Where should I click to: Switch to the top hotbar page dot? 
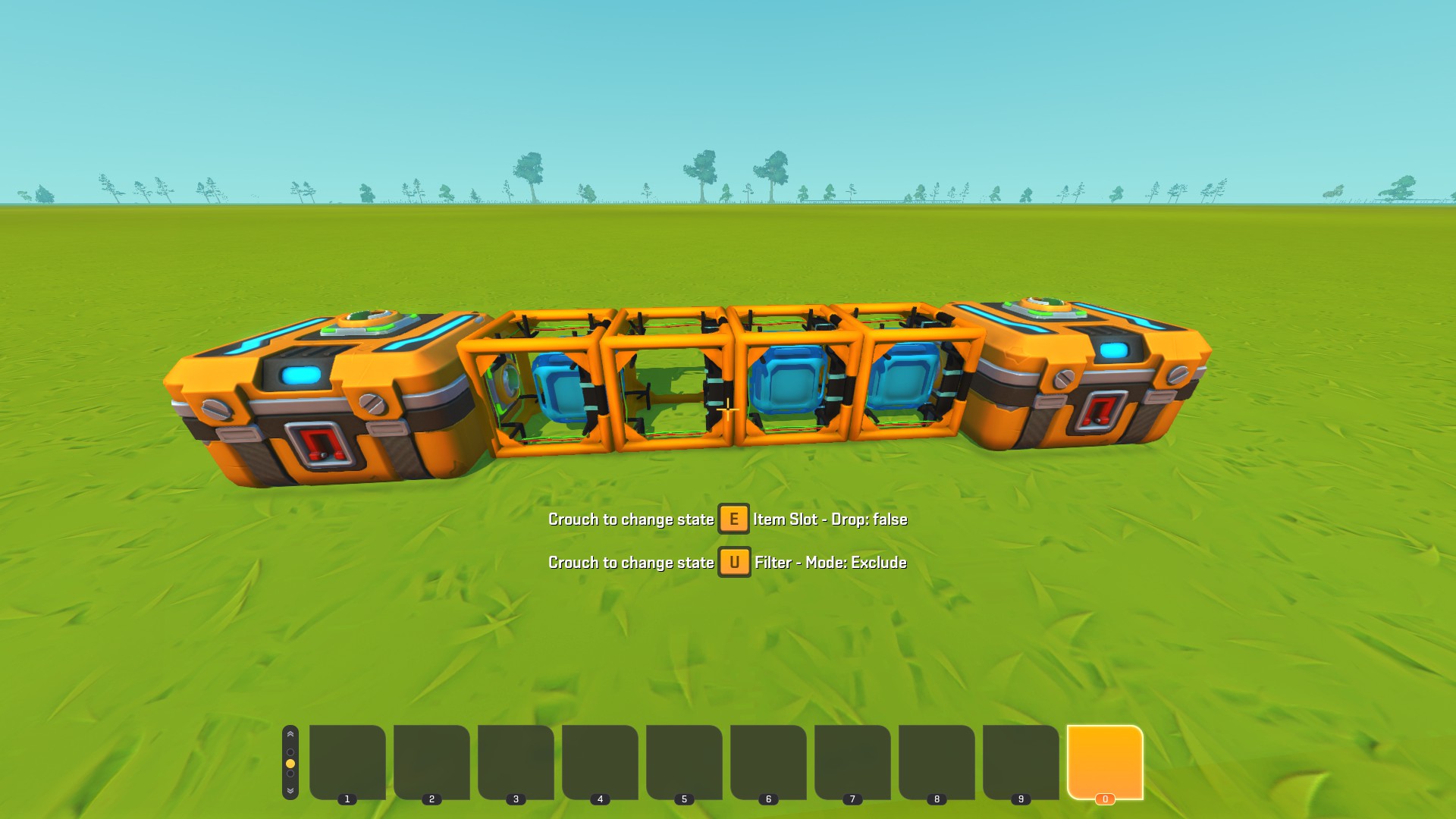pos(290,752)
